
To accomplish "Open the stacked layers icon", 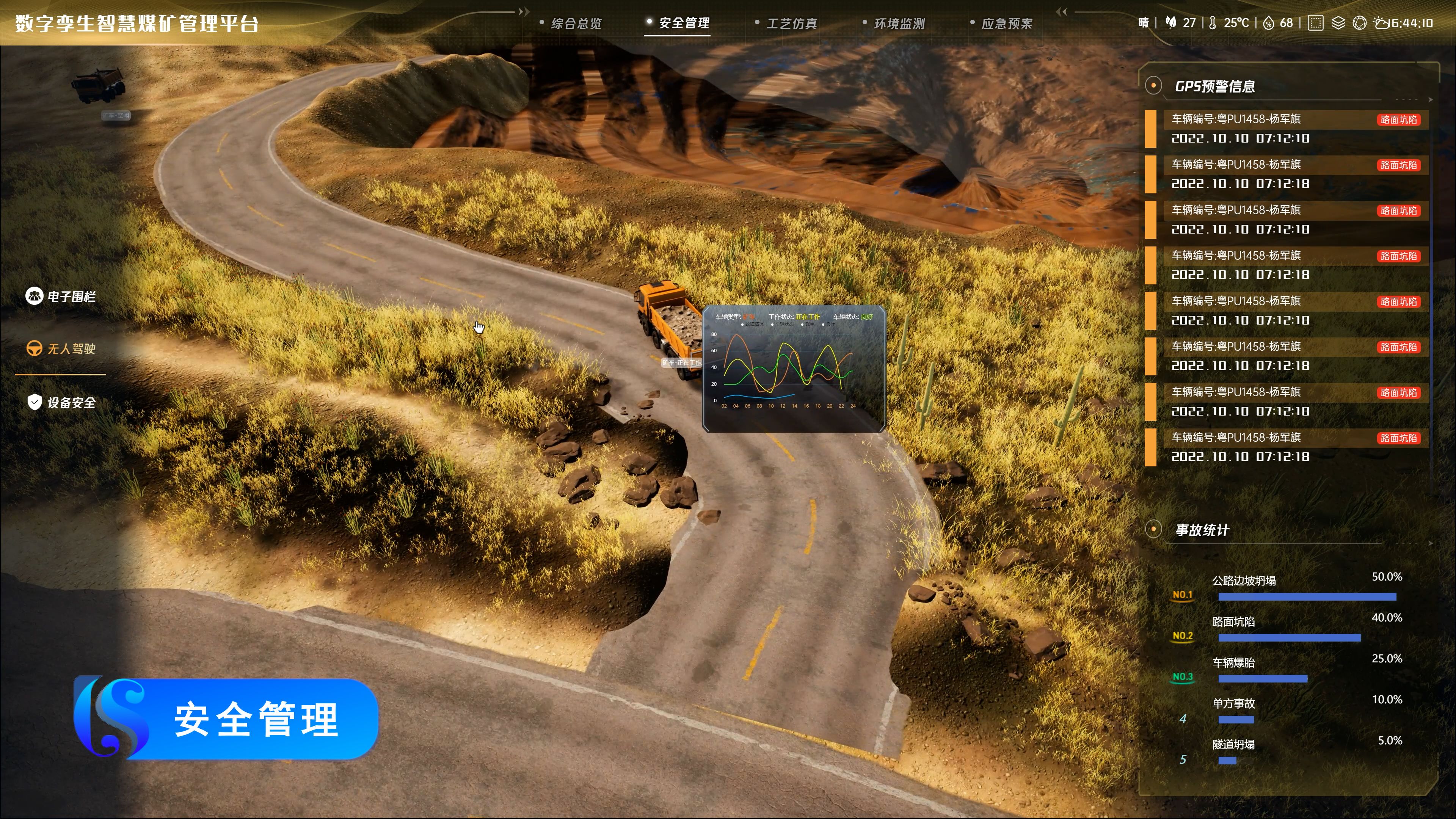I will pyautogui.click(x=1338, y=23).
